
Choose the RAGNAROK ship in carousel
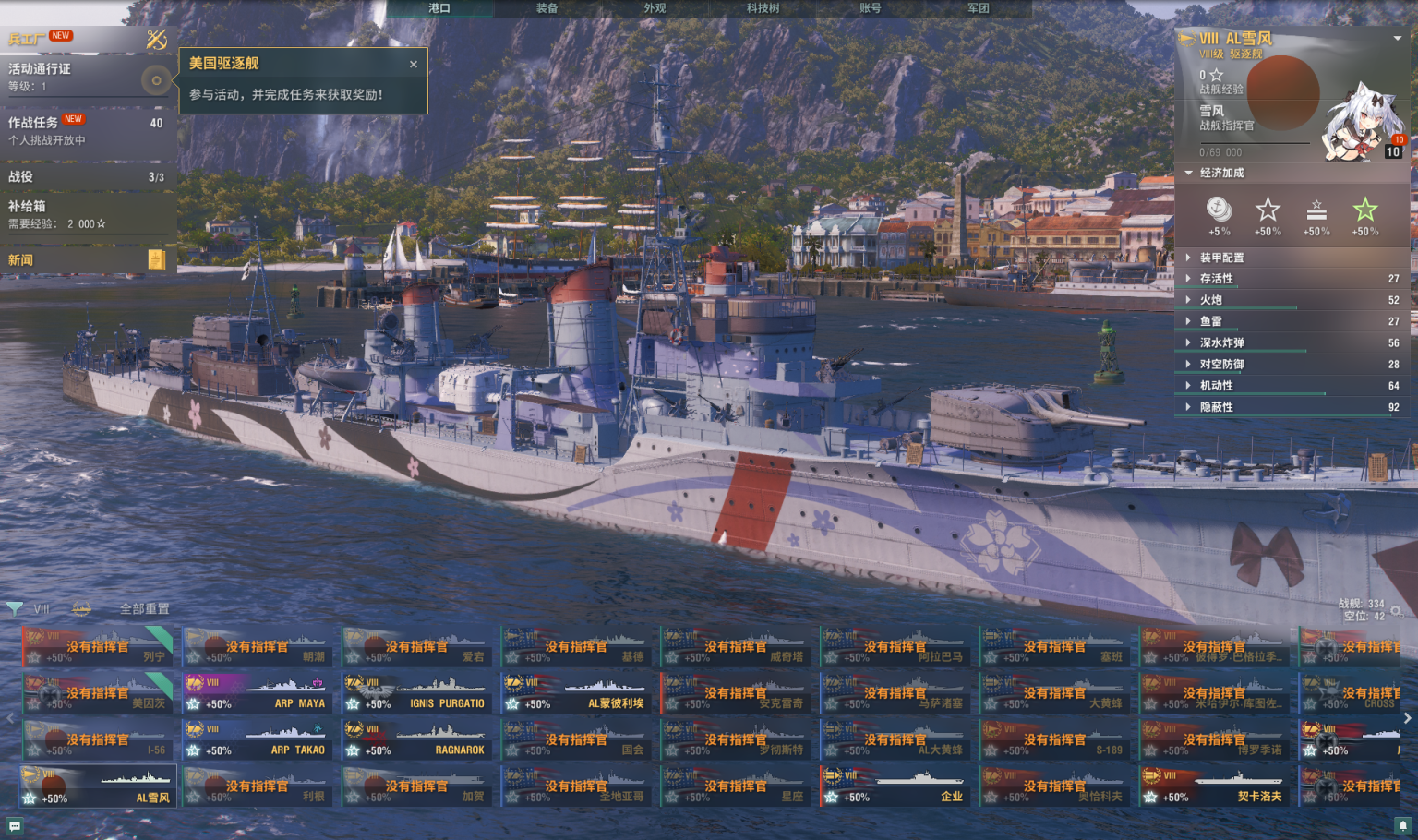[x=415, y=740]
